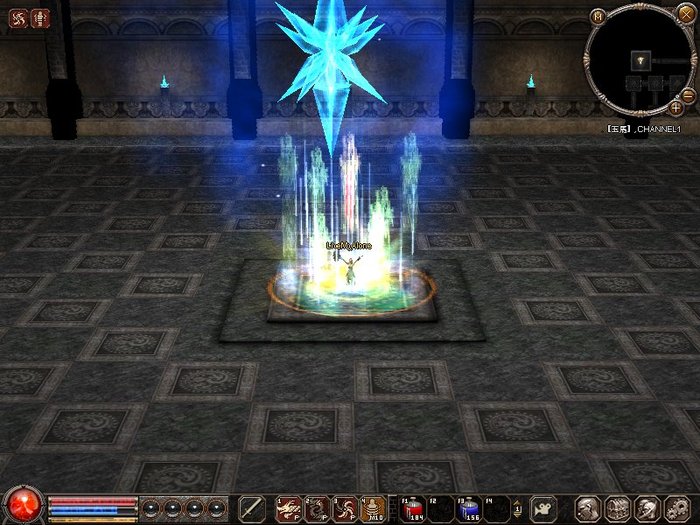This screenshot has height=525, width=700.
Task: Use the blue mana potion in slot F3
Action: pos(469,508)
